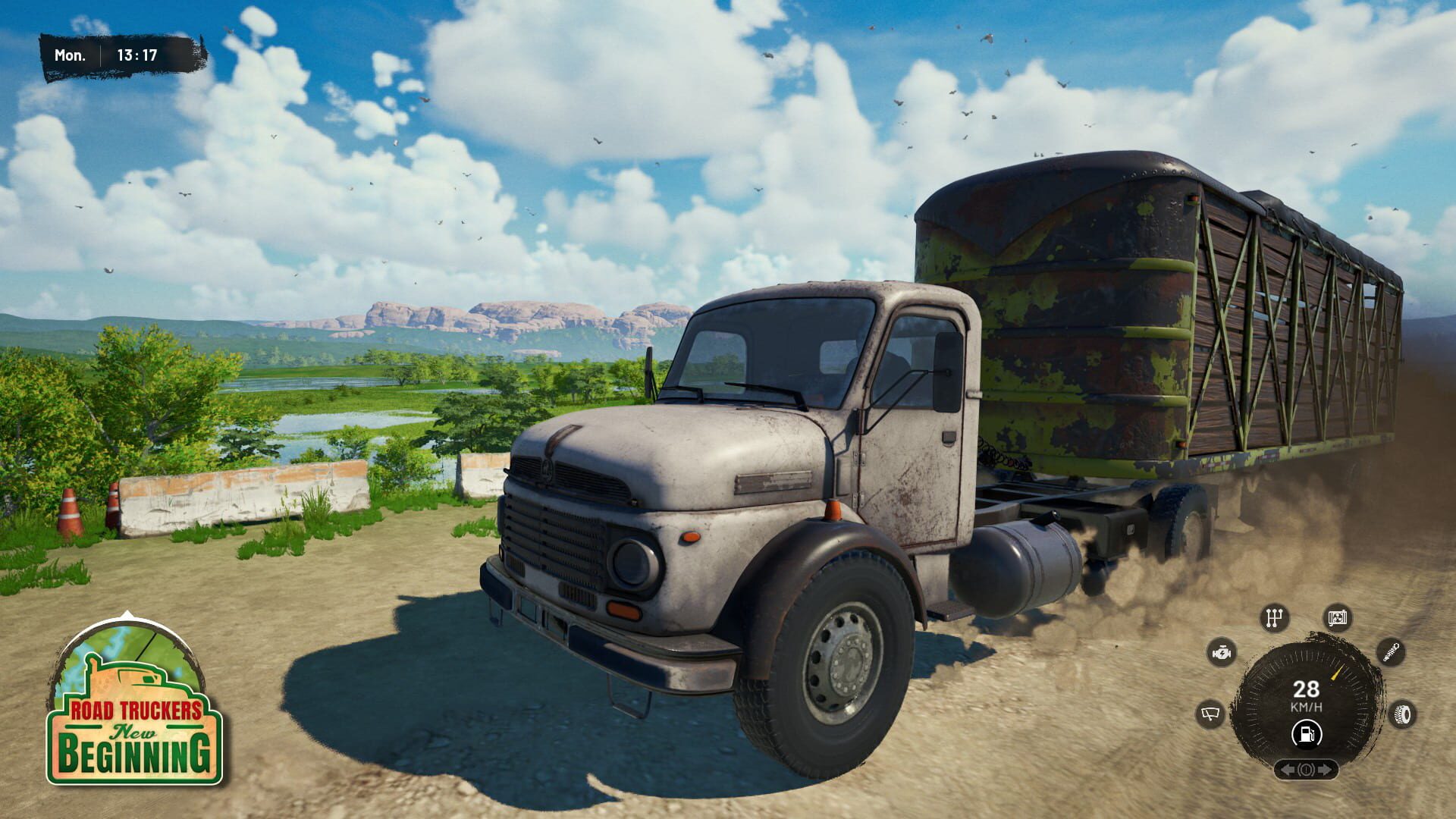Viewport: 1456px width, 819px height.
Task: Engage the parking brake symbol
Action: pyautogui.click(x=1307, y=769)
